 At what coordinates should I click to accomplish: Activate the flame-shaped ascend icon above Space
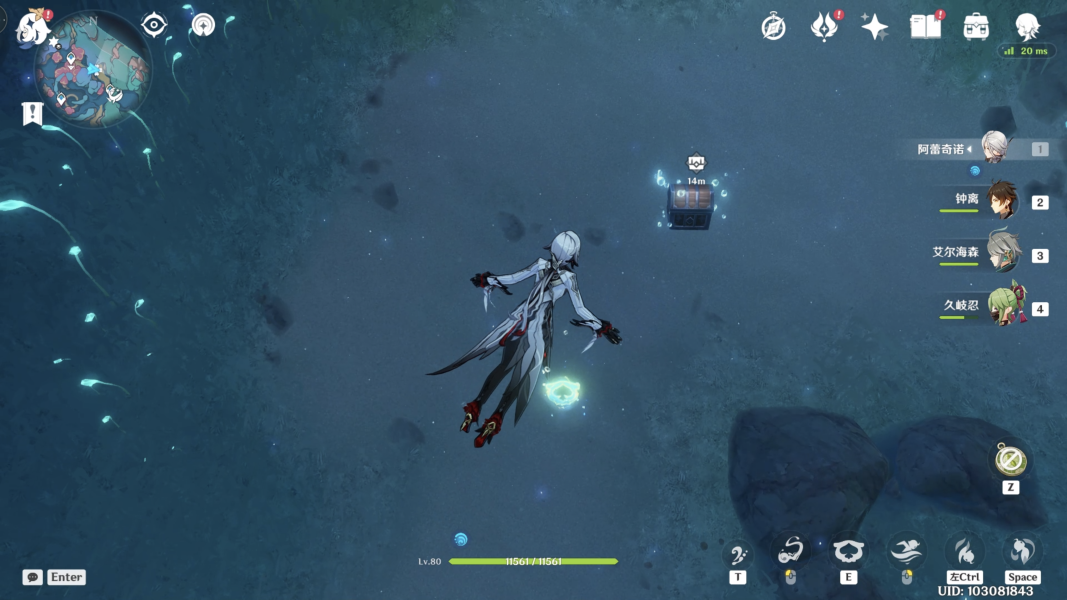[x=1022, y=551]
